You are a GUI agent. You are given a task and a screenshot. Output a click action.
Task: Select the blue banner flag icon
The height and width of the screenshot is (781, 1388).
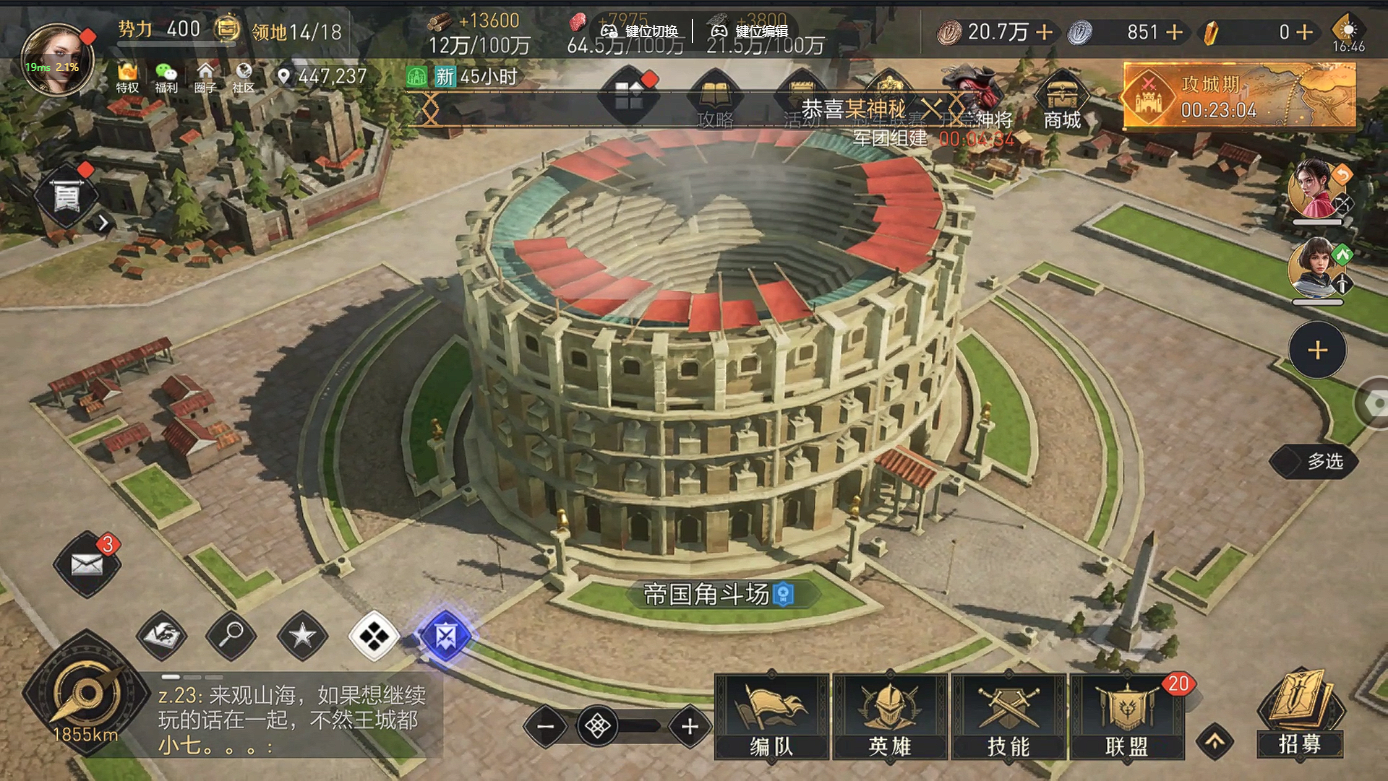(x=445, y=634)
